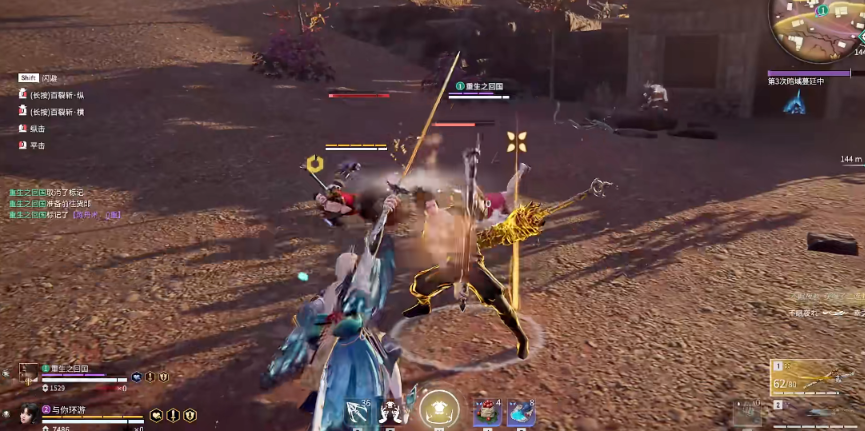
Task: Select teammate 重生之回国's portrait
Action: [x=28, y=373]
